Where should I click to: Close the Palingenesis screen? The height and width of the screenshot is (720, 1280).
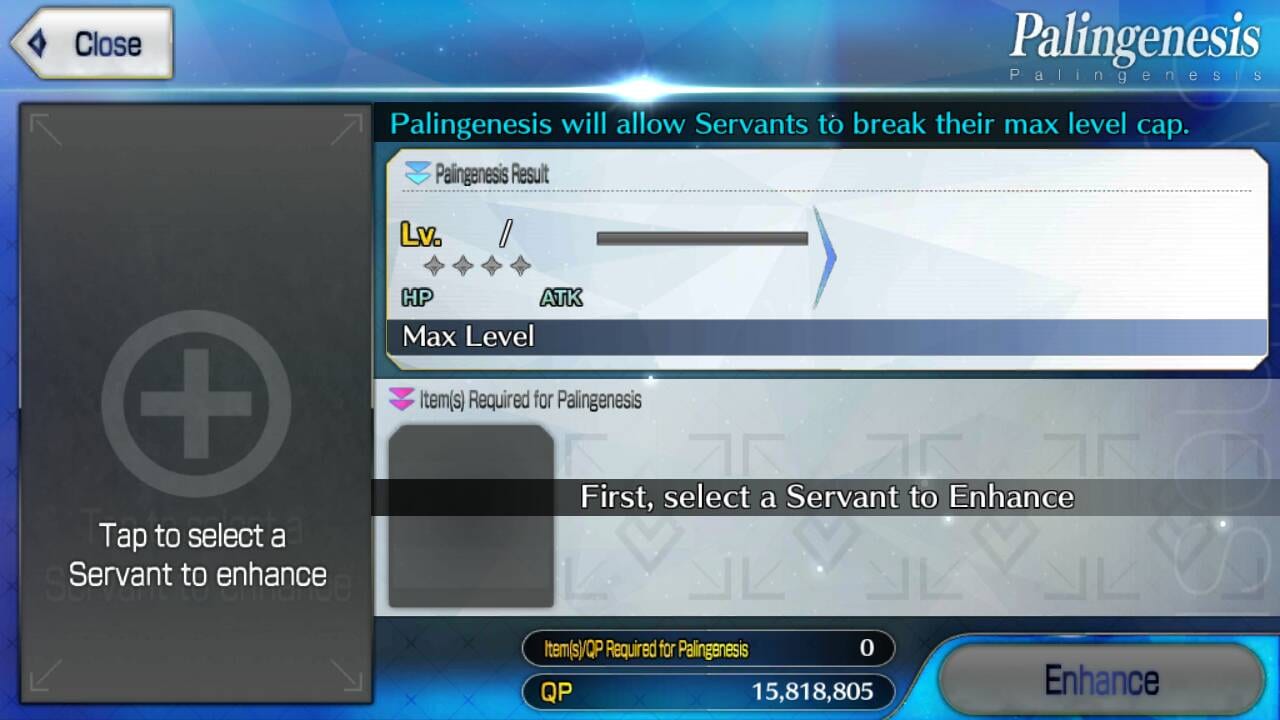coord(93,44)
